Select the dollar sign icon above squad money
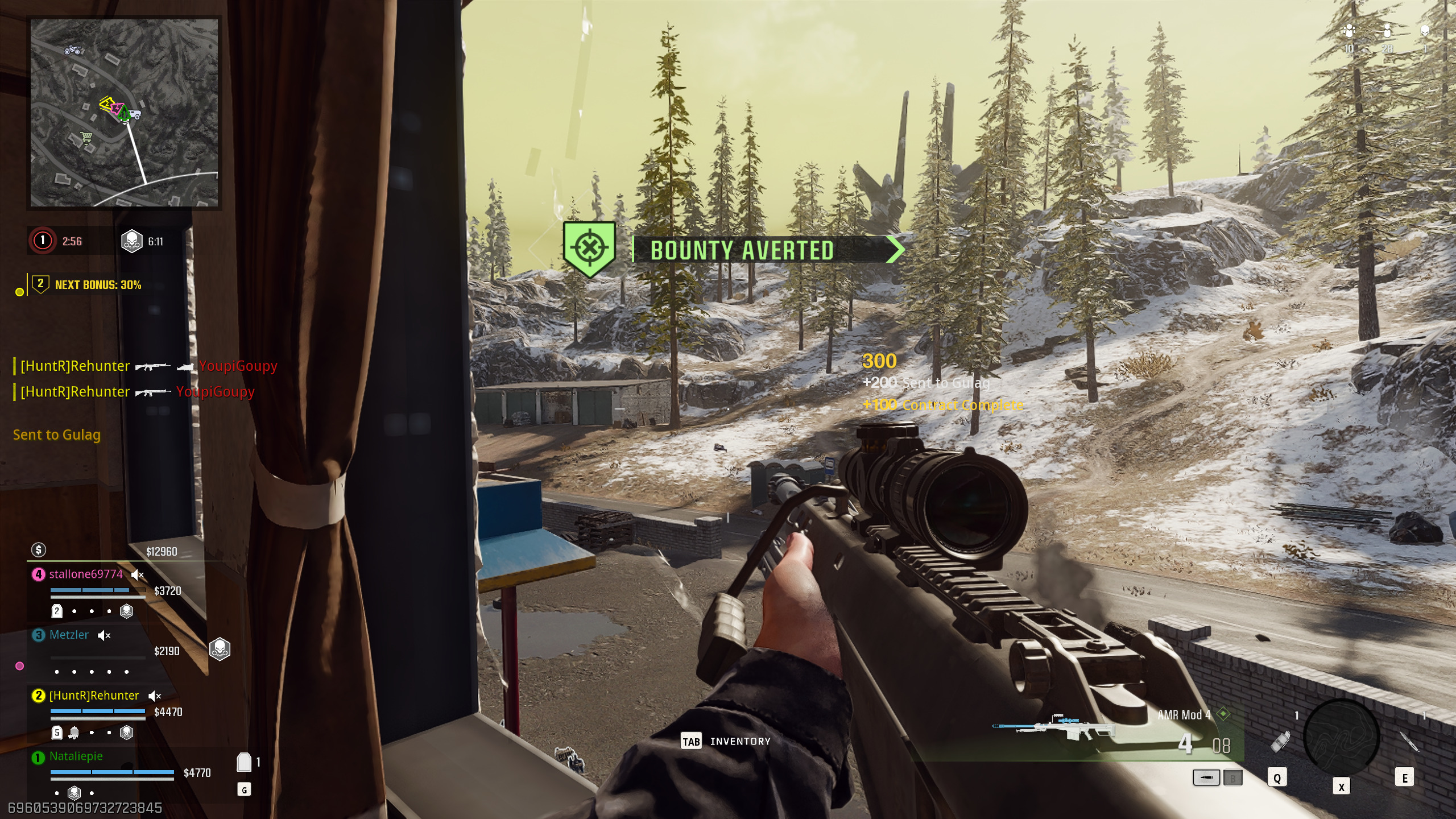This screenshot has width=1456, height=819. [x=38, y=551]
